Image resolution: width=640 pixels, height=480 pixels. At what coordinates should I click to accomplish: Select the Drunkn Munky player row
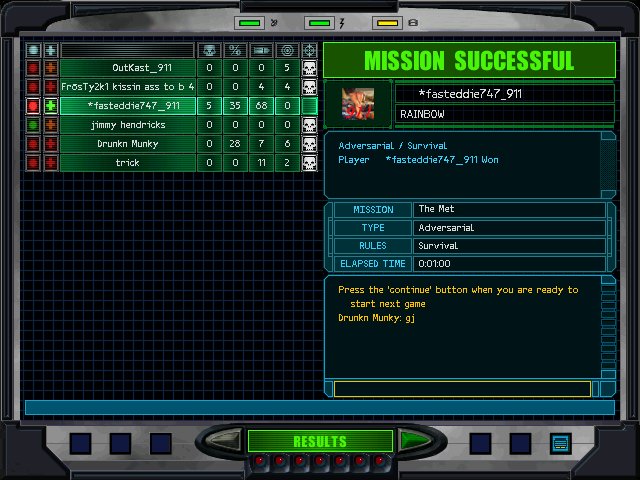coord(127,144)
